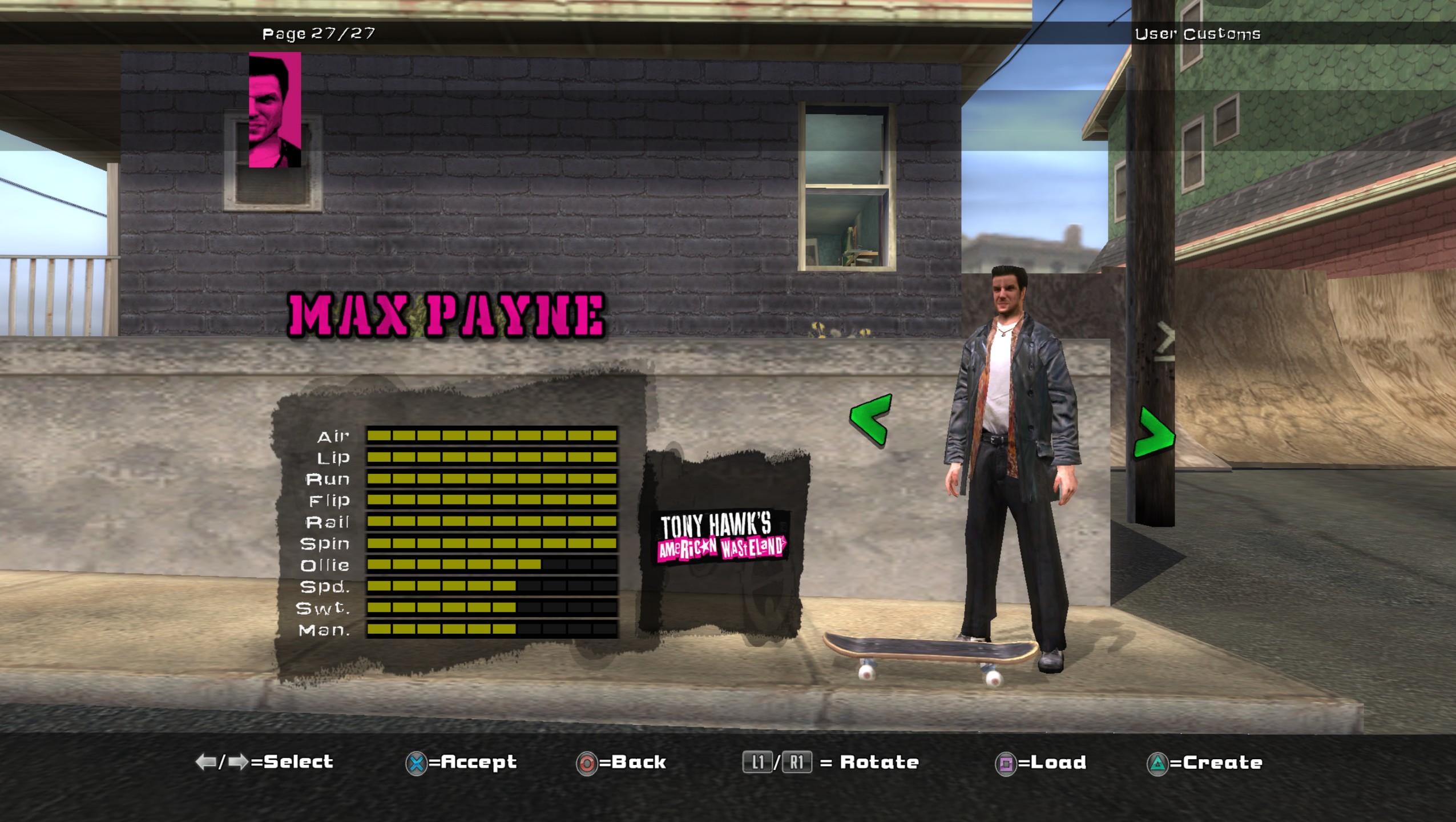
Task: Advance to the next skater with the right green arrow
Action: point(1153,433)
